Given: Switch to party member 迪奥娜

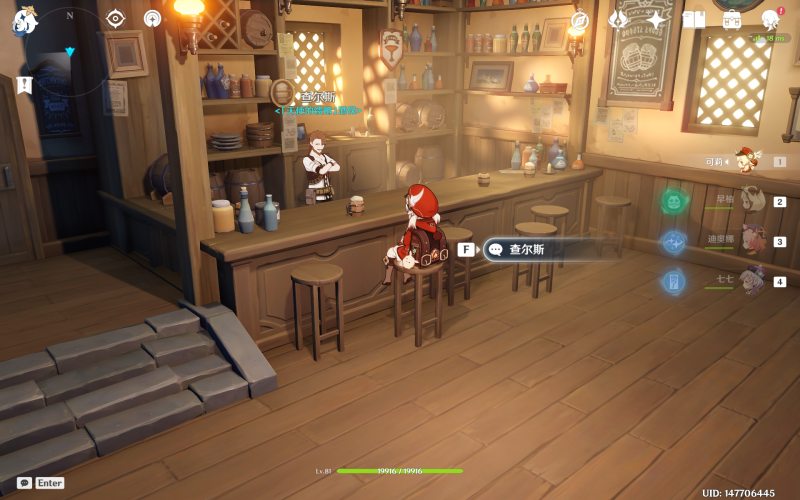Looking at the screenshot, I should pyautogui.click(x=750, y=241).
